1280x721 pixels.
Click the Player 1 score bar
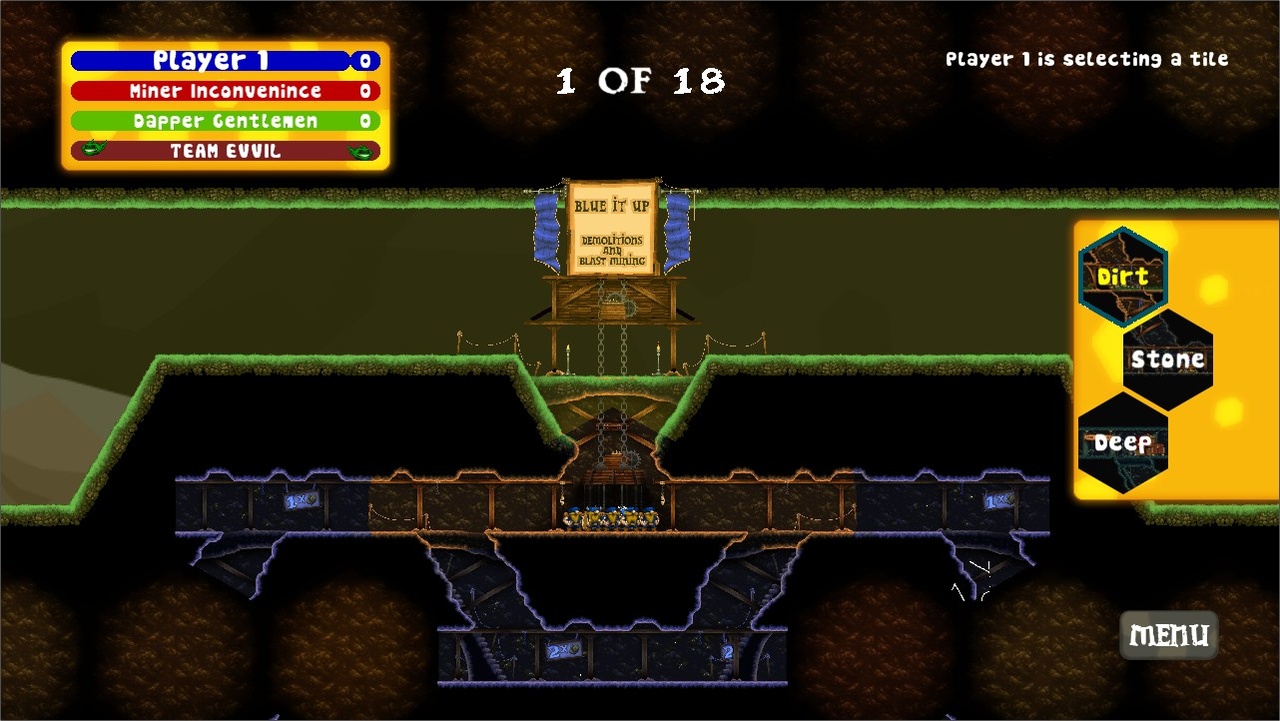pos(222,60)
